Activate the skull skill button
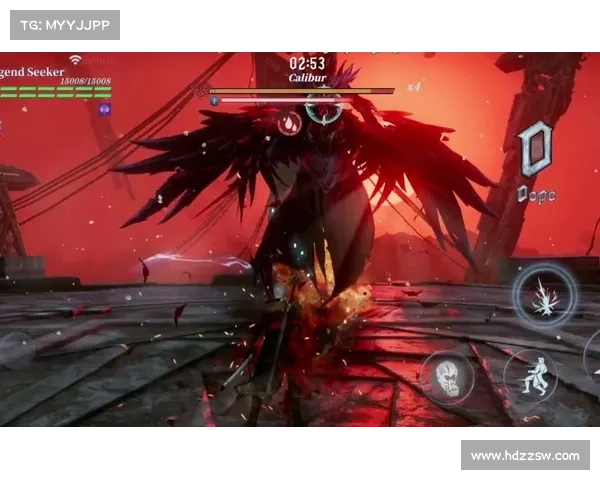 point(447,377)
